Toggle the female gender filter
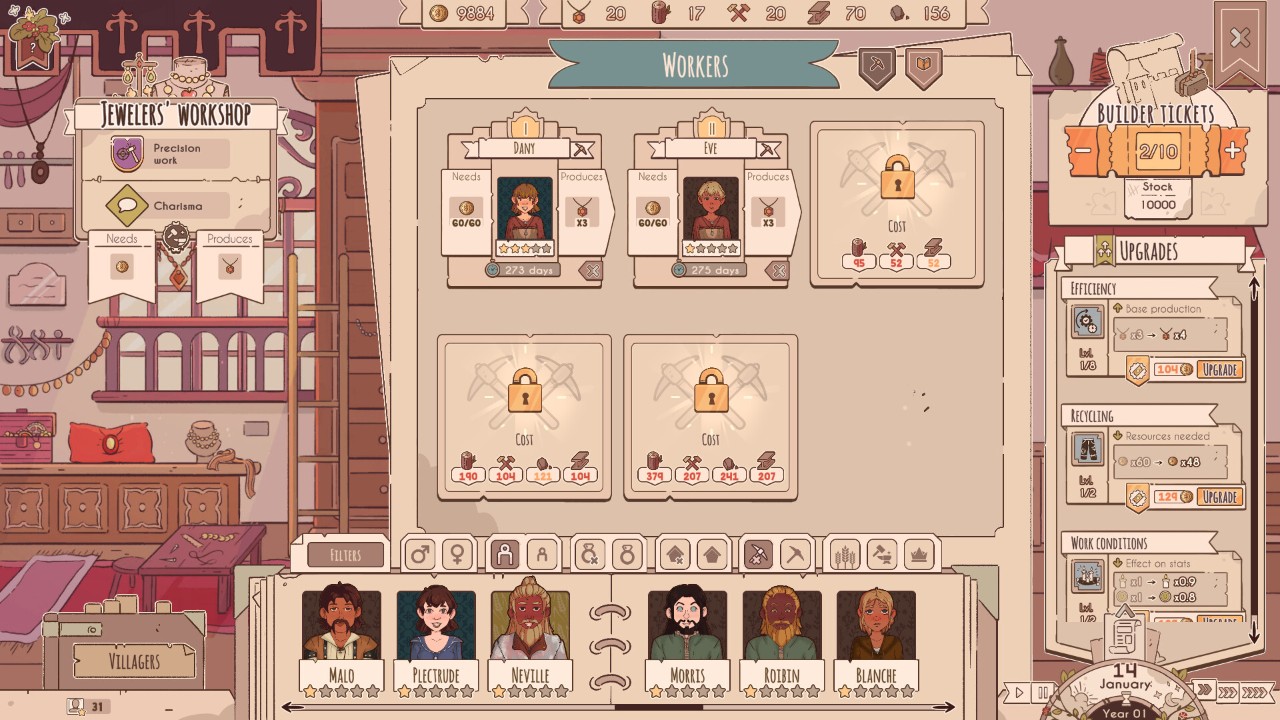 pos(457,554)
